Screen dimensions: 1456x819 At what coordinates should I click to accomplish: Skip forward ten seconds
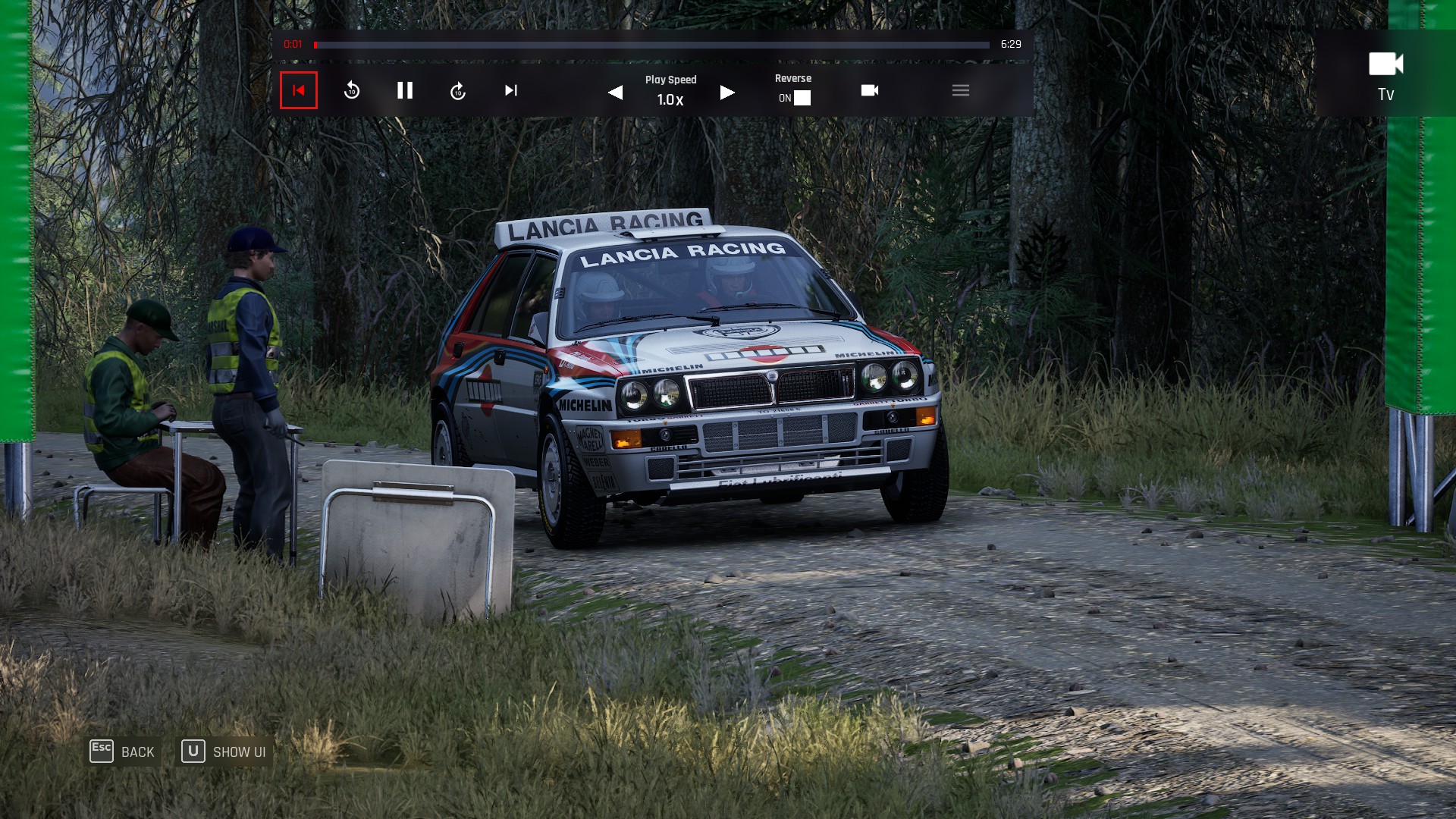click(x=458, y=91)
